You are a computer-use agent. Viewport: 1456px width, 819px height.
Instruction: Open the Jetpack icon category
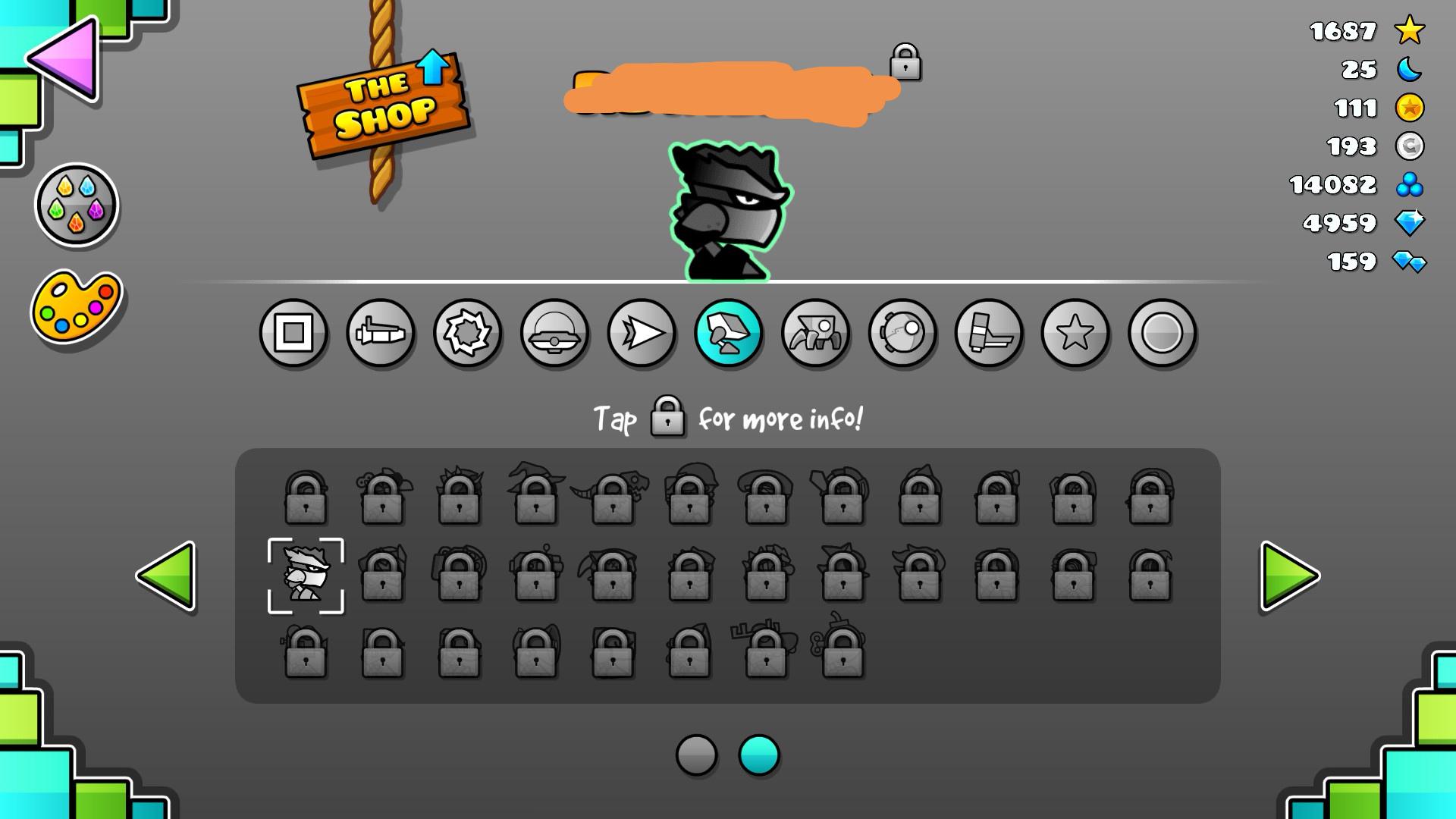point(990,334)
